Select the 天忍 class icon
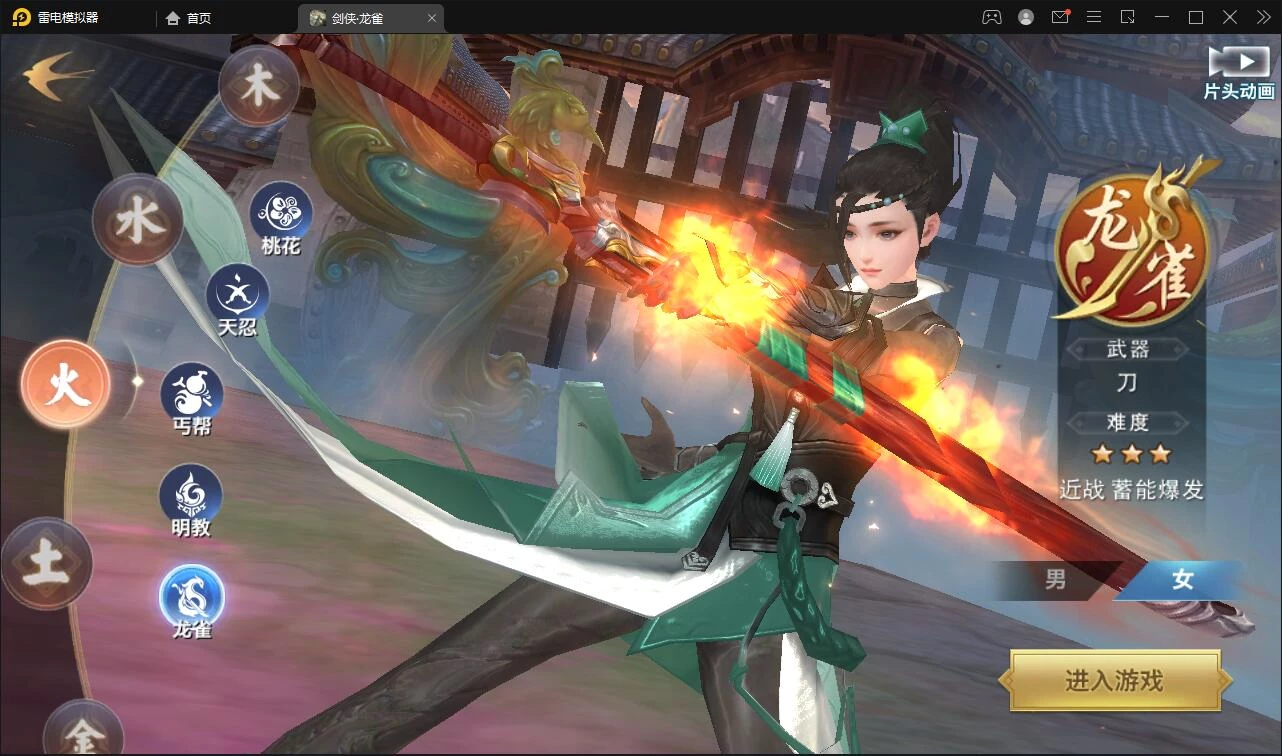The width and height of the screenshot is (1282, 756). (238, 295)
